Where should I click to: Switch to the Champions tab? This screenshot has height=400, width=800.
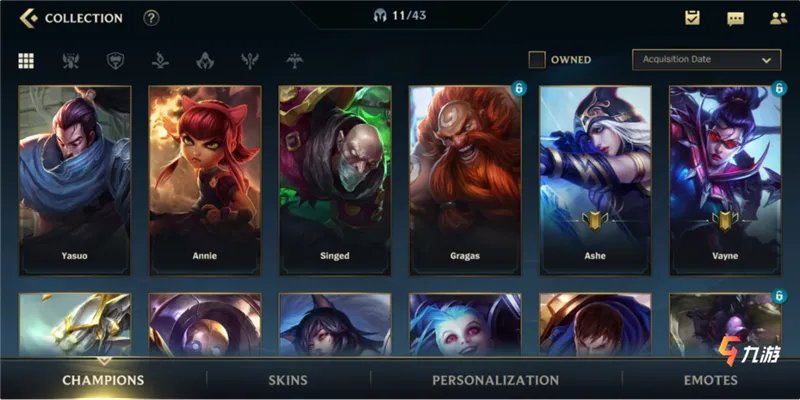[x=103, y=380]
